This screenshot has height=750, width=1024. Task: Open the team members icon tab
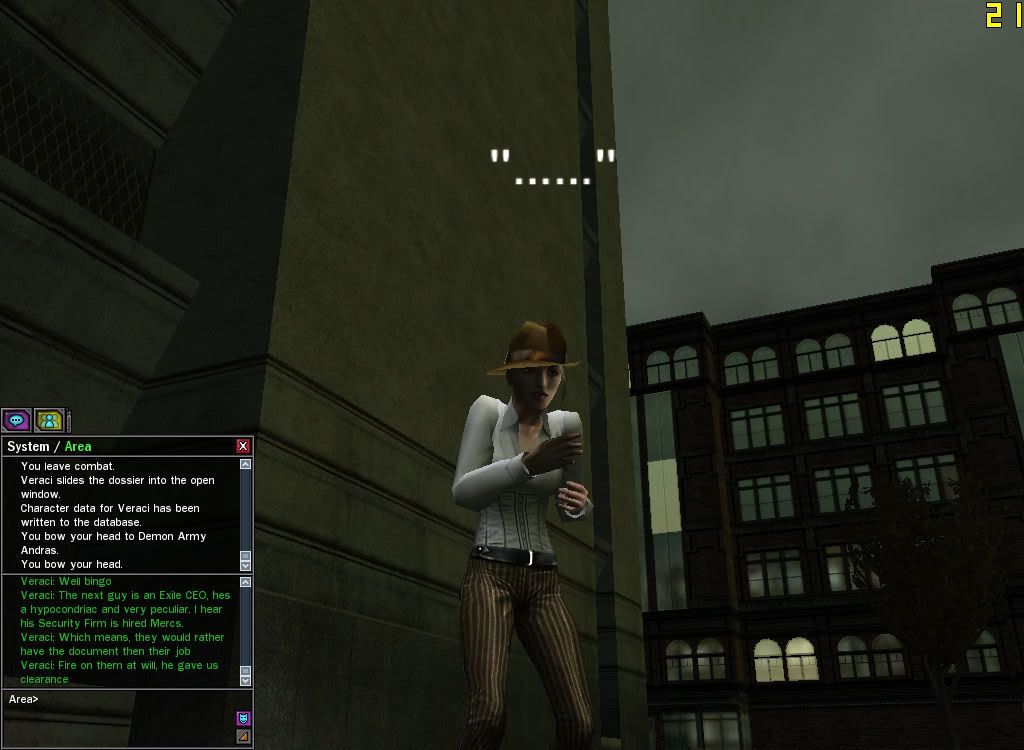tap(49, 420)
